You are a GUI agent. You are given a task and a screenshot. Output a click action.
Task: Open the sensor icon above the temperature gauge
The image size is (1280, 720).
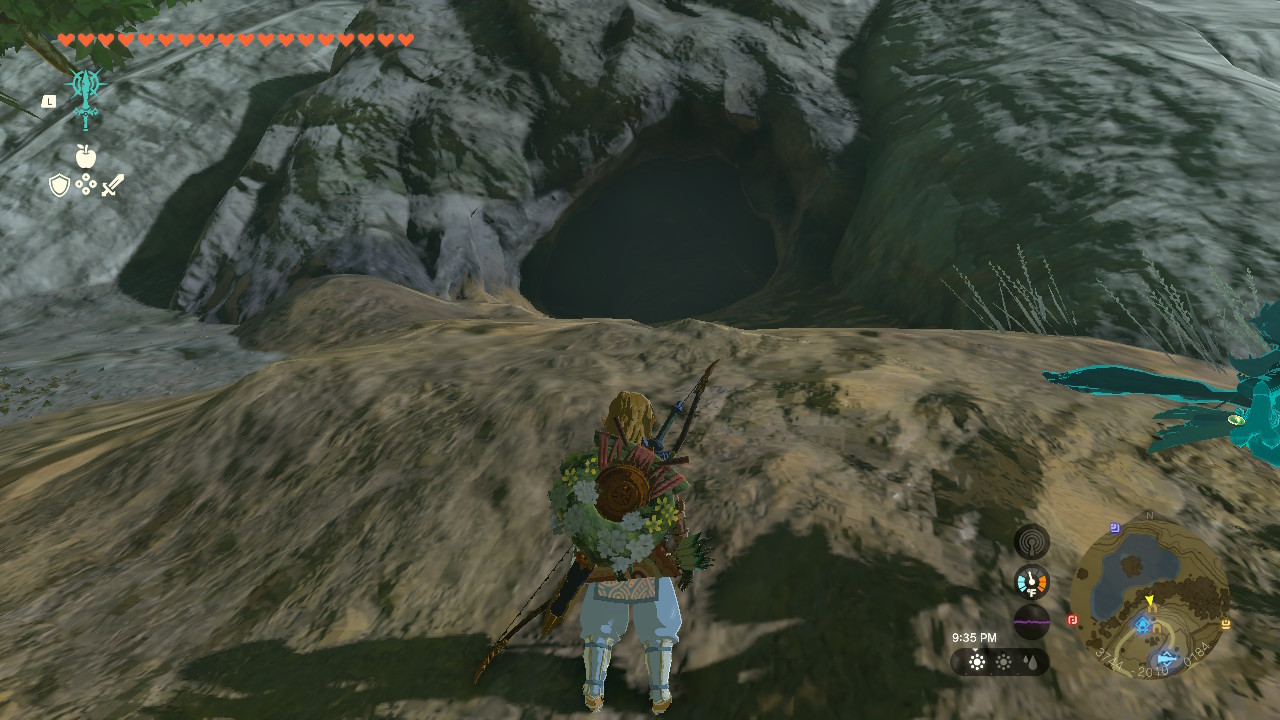[x=1032, y=542]
